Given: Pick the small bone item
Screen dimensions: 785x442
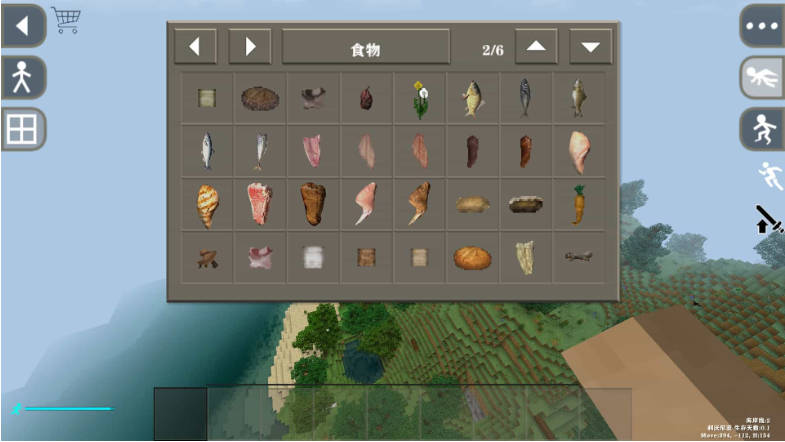Looking at the screenshot, I should (578, 257).
